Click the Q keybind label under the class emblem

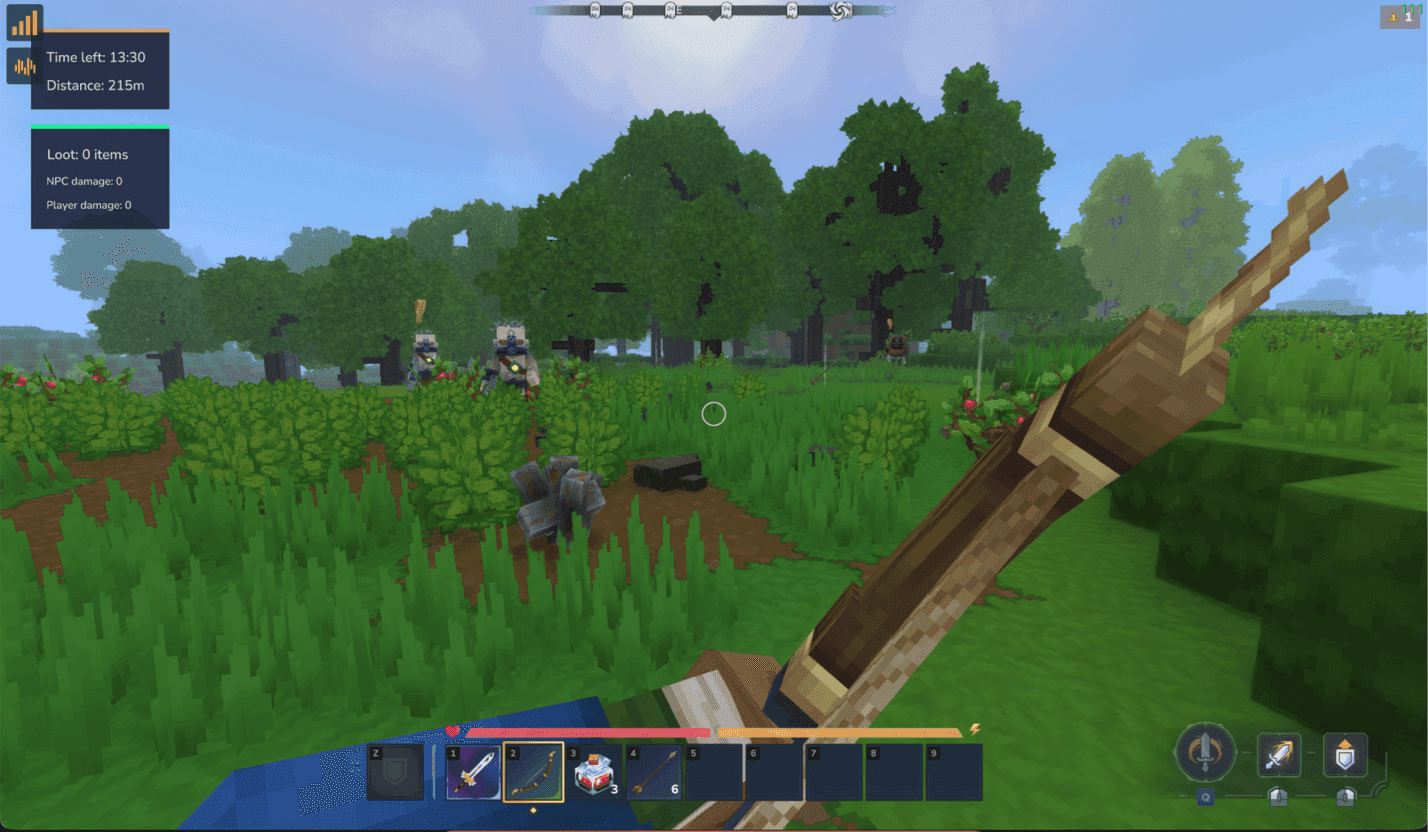click(1208, 797)
